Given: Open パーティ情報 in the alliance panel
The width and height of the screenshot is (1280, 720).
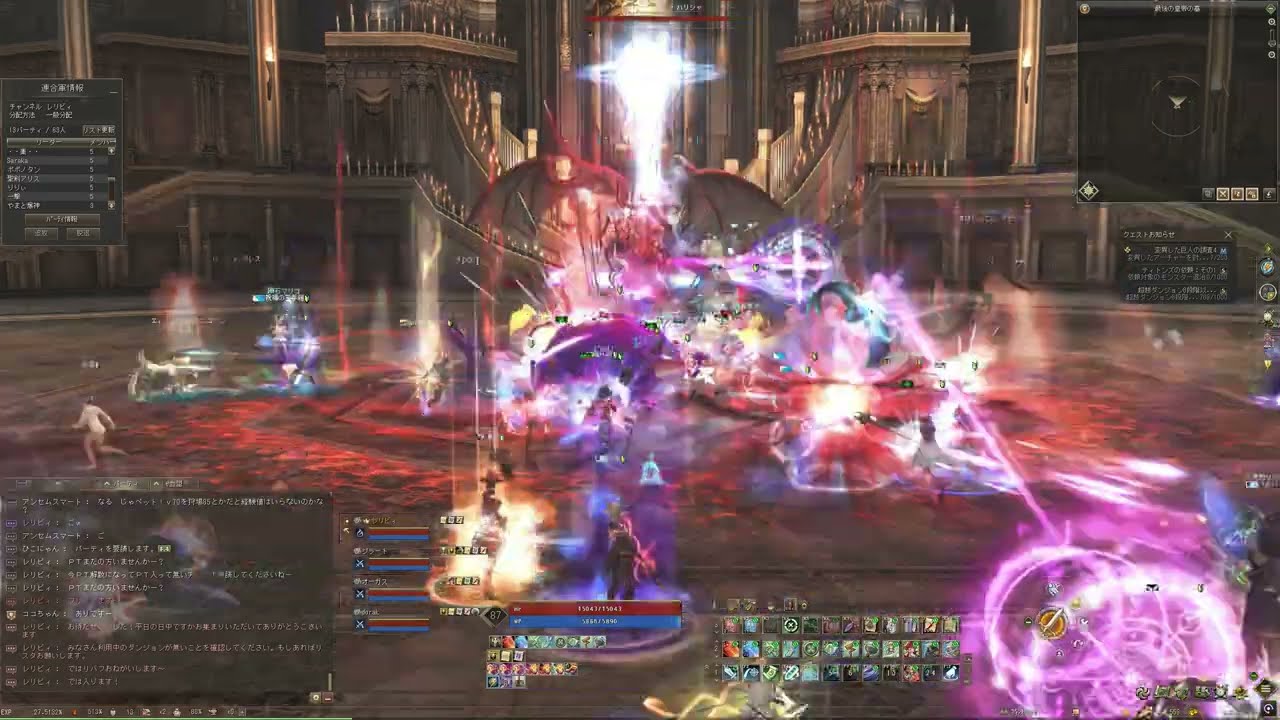Looking at the screenshot, I should point(61,218).
